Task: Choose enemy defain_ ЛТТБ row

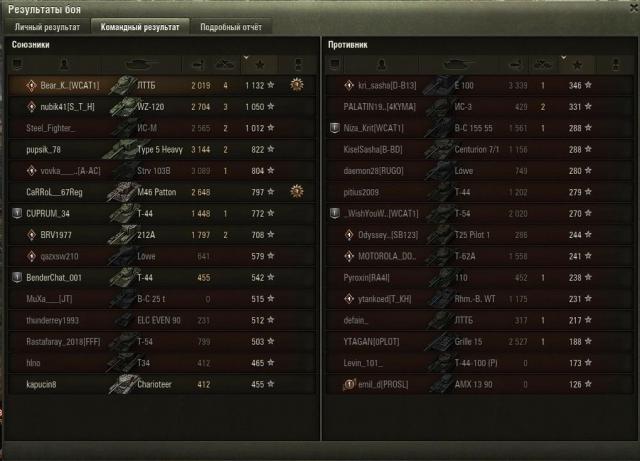Action: pyautogui.click(x=478, y=320)
